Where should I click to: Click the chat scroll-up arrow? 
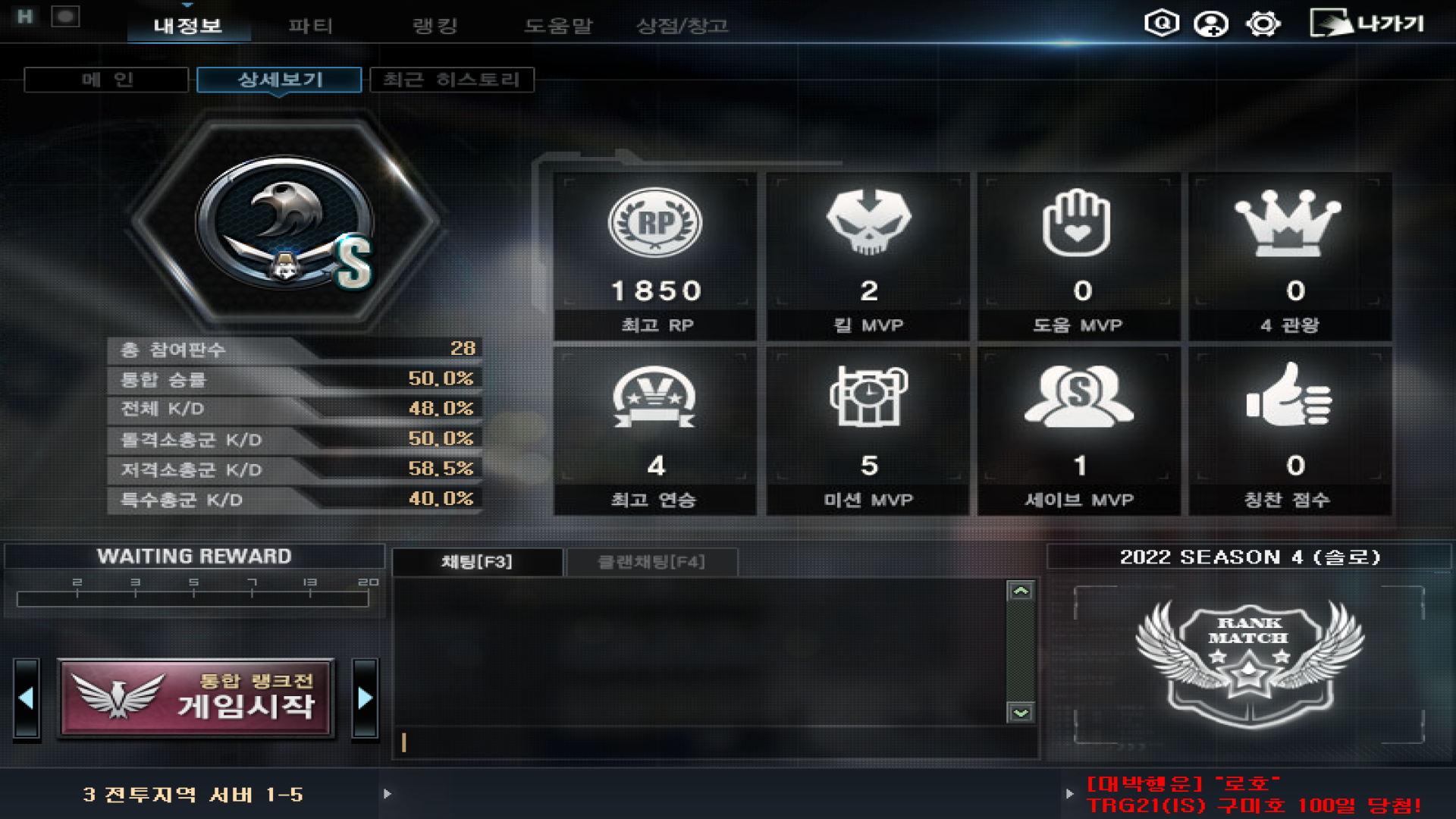tap(1021, 591)
